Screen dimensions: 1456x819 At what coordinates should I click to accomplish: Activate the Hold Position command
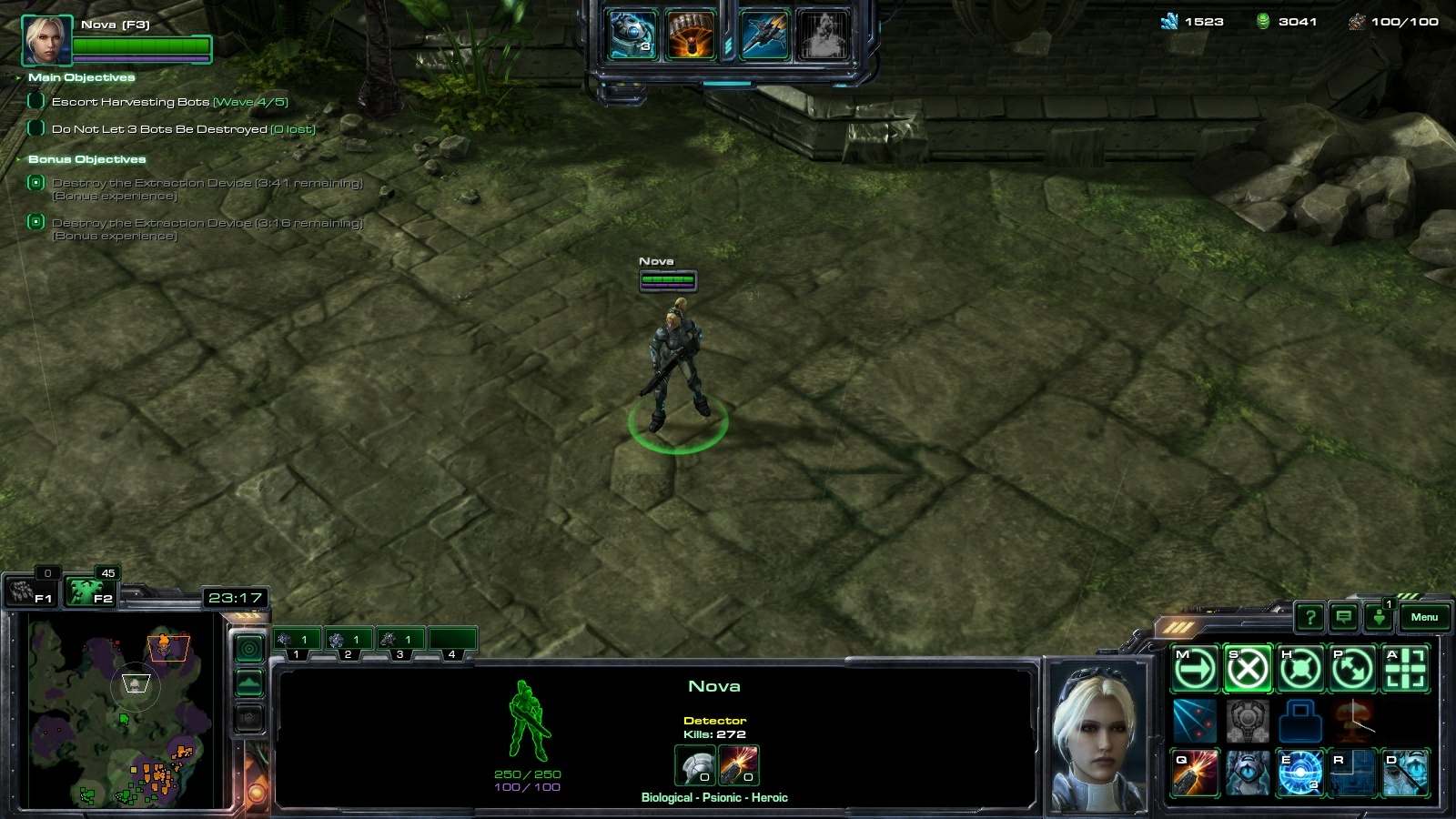pyautogui.click(x=1300, y=670)
